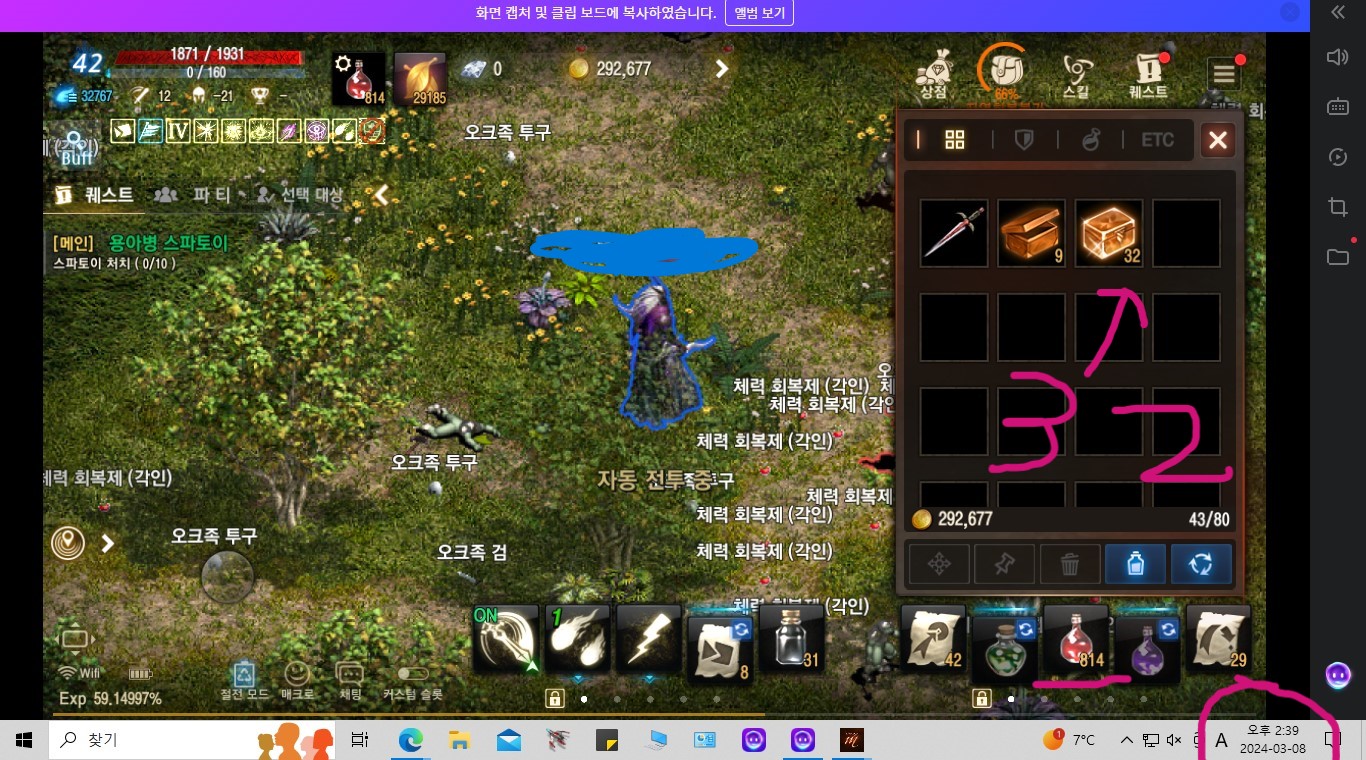Select the shield armor tab in the inventory
1366x760 pixels.
pyautogui.click(x=1023, y=139)
